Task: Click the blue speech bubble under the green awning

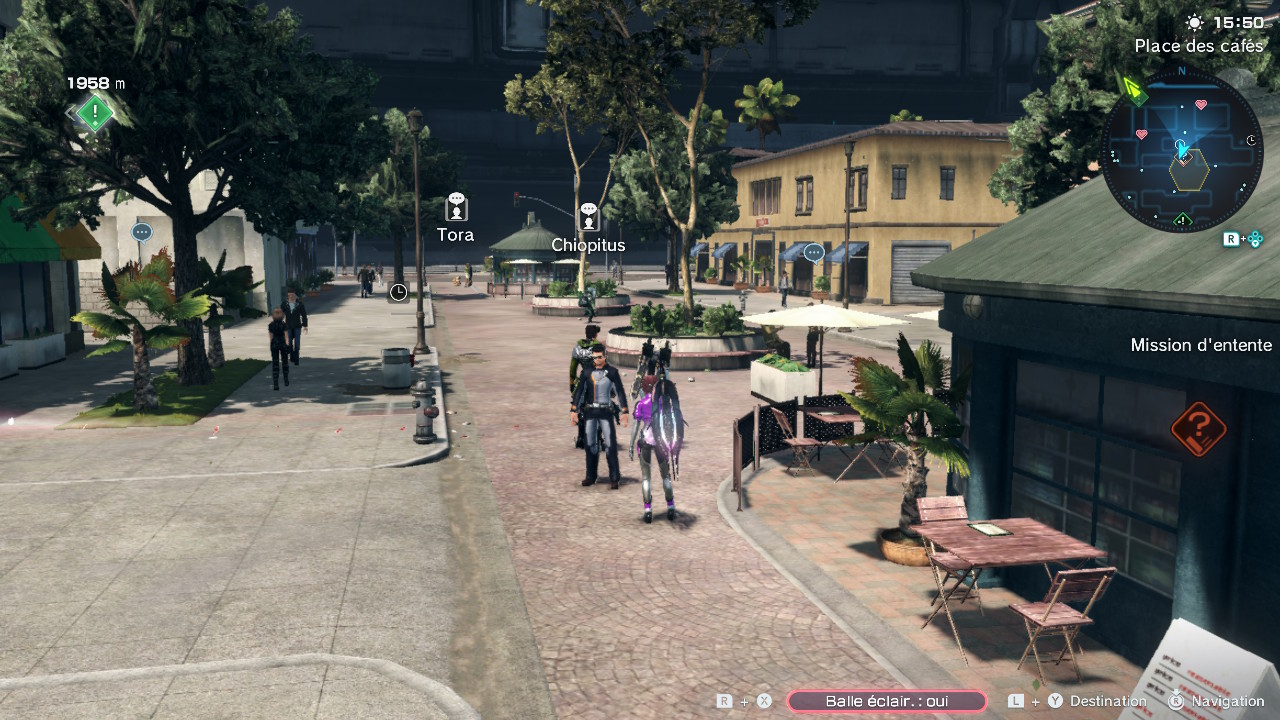Action: [x=141, y=233]
